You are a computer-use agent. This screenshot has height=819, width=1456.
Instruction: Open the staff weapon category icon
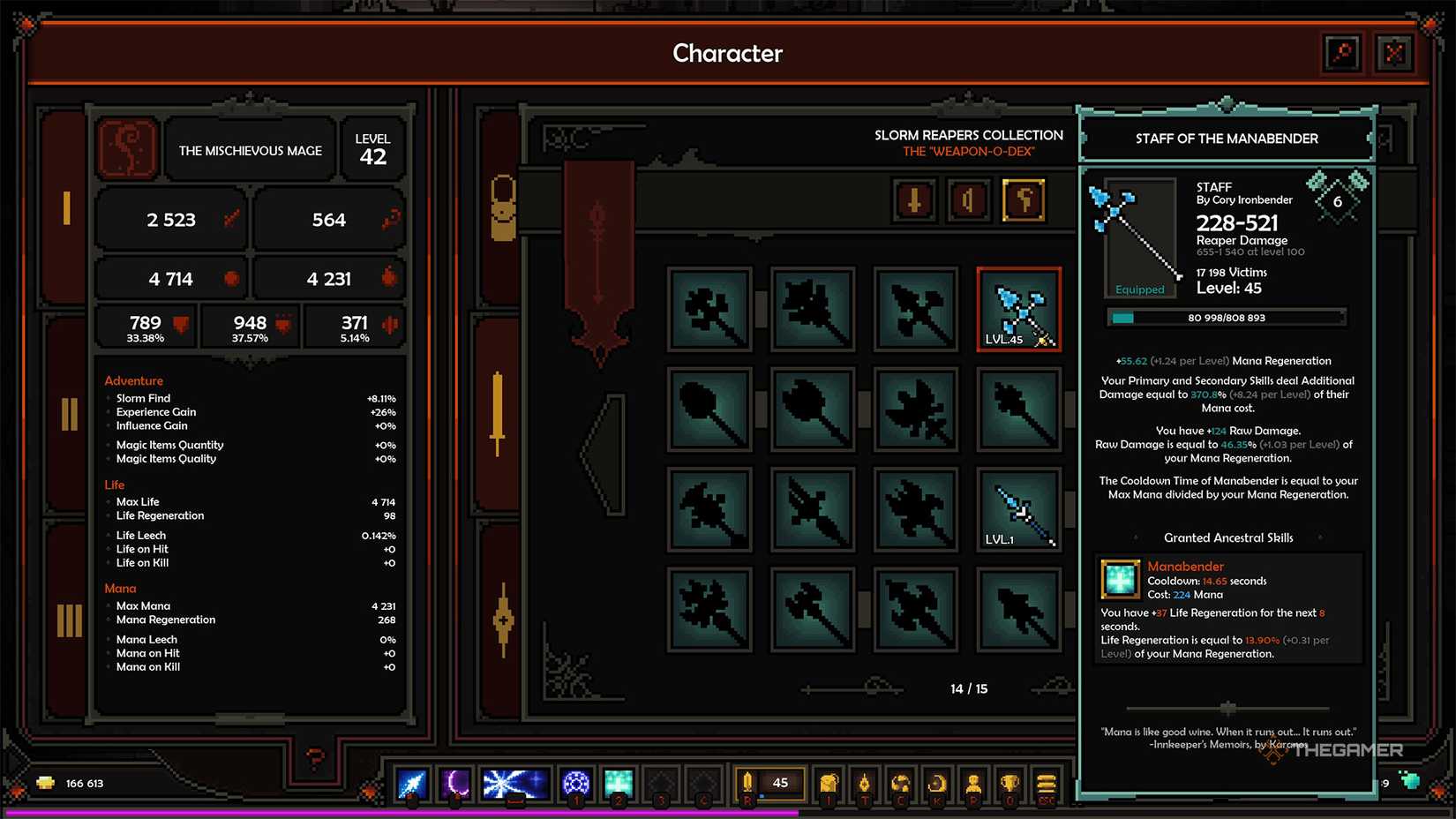[x=1024, y=200]
